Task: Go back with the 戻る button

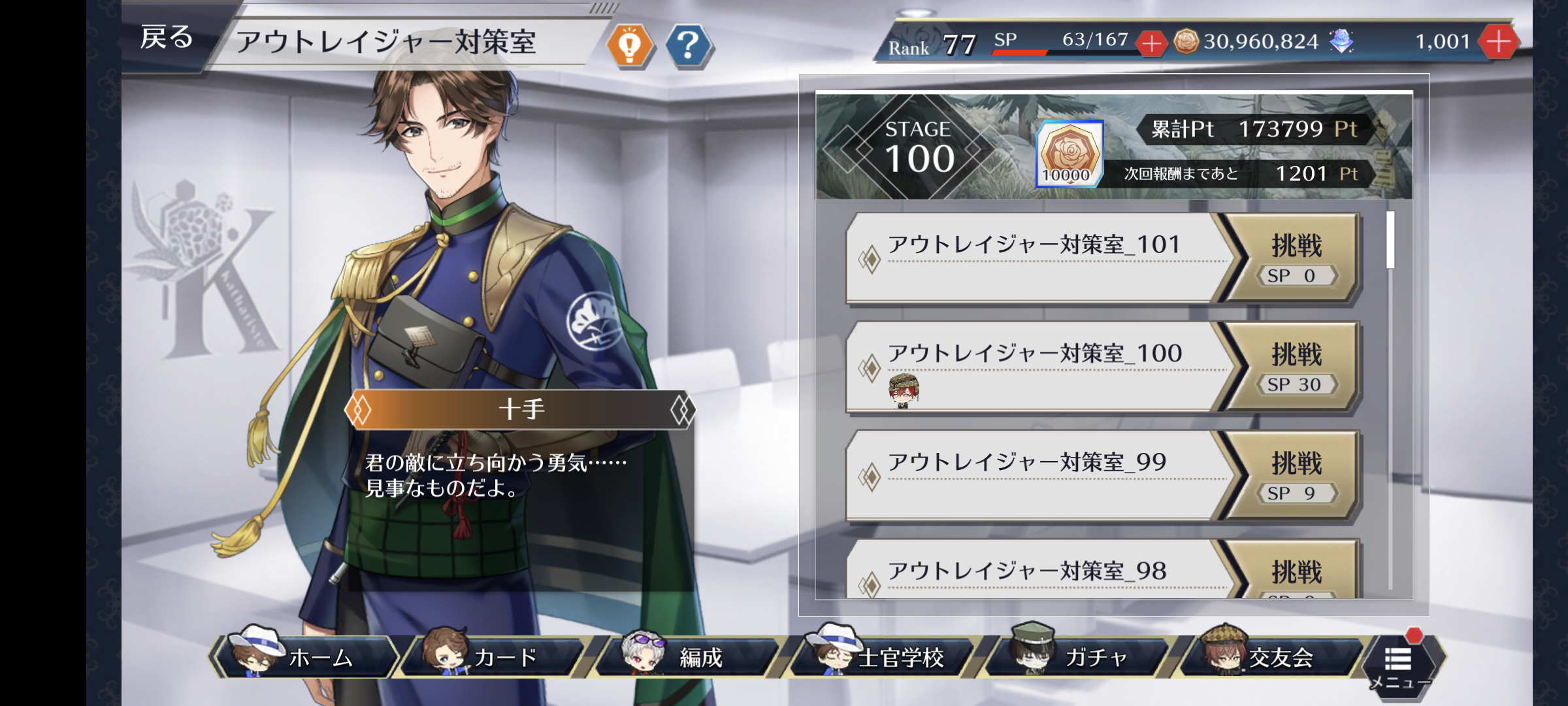Action: [167, 38]
